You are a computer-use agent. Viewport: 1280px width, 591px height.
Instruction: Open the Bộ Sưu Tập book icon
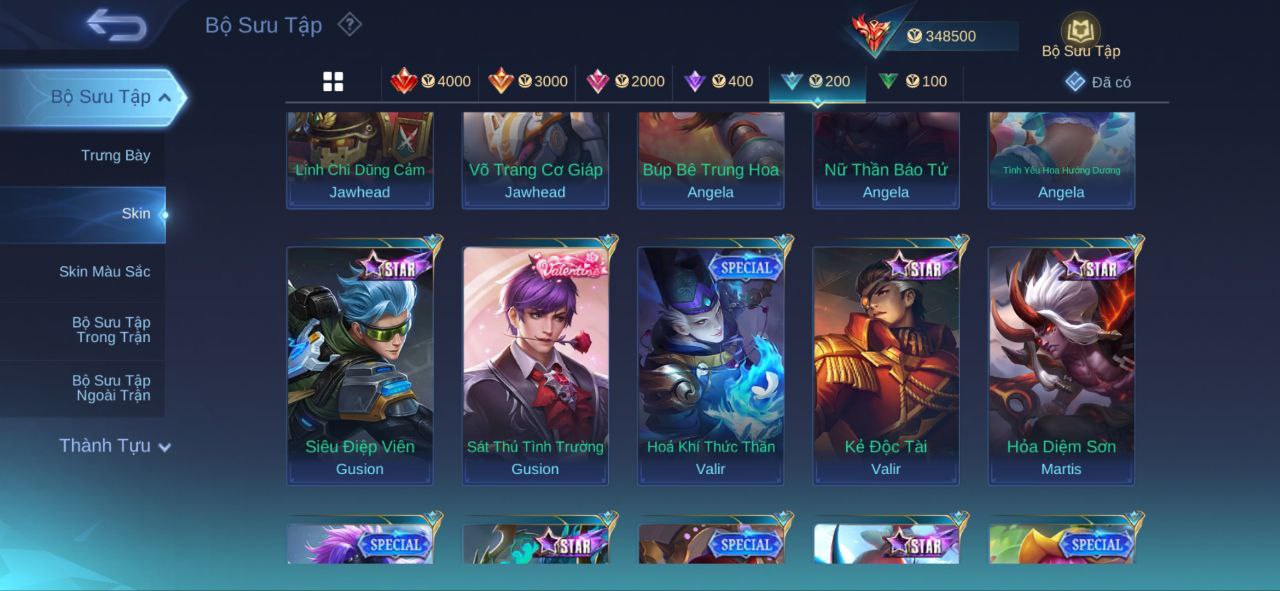(1080, 33)
